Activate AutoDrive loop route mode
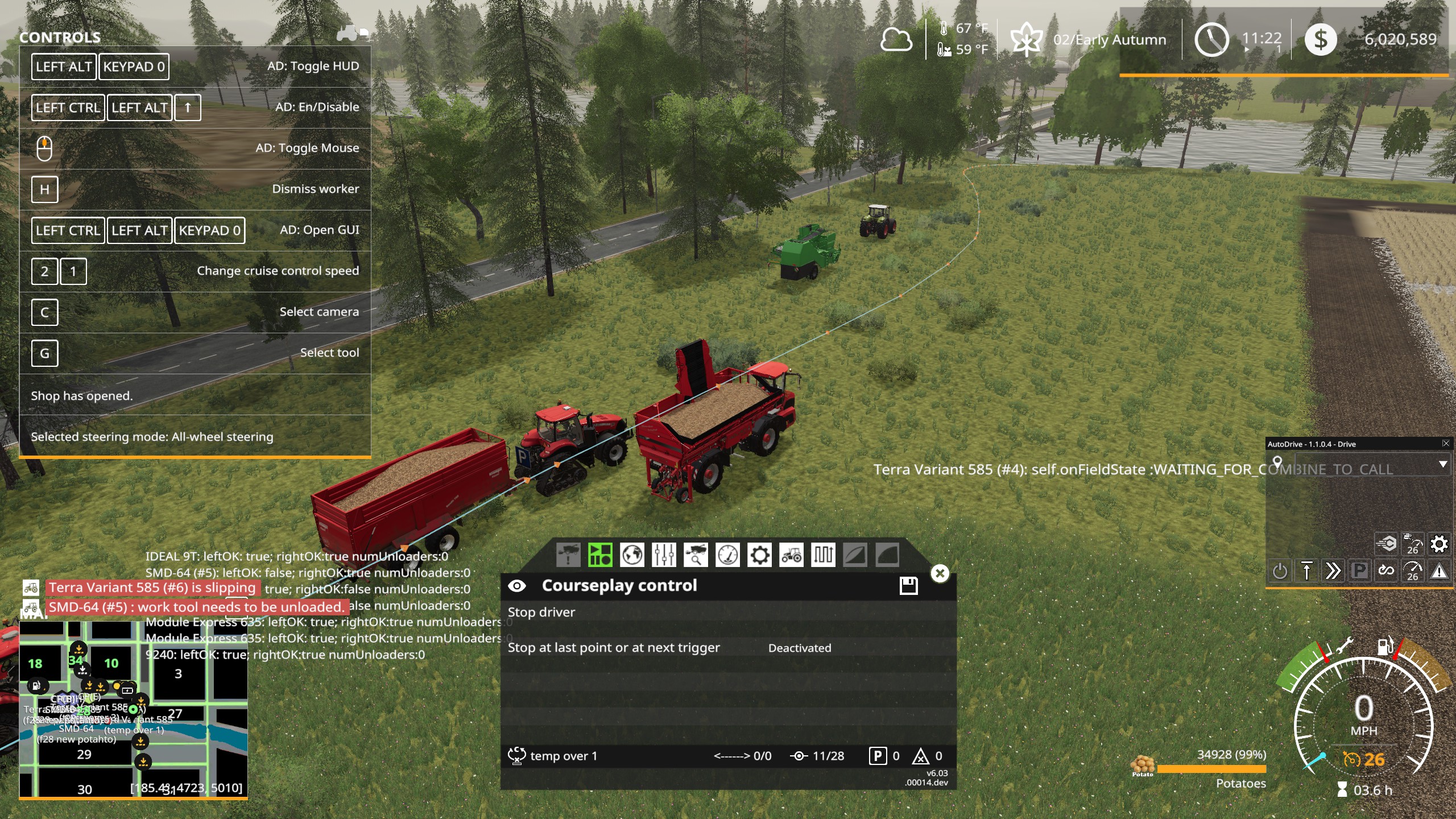This screenshot has width=1456, height=819. 1385,570
